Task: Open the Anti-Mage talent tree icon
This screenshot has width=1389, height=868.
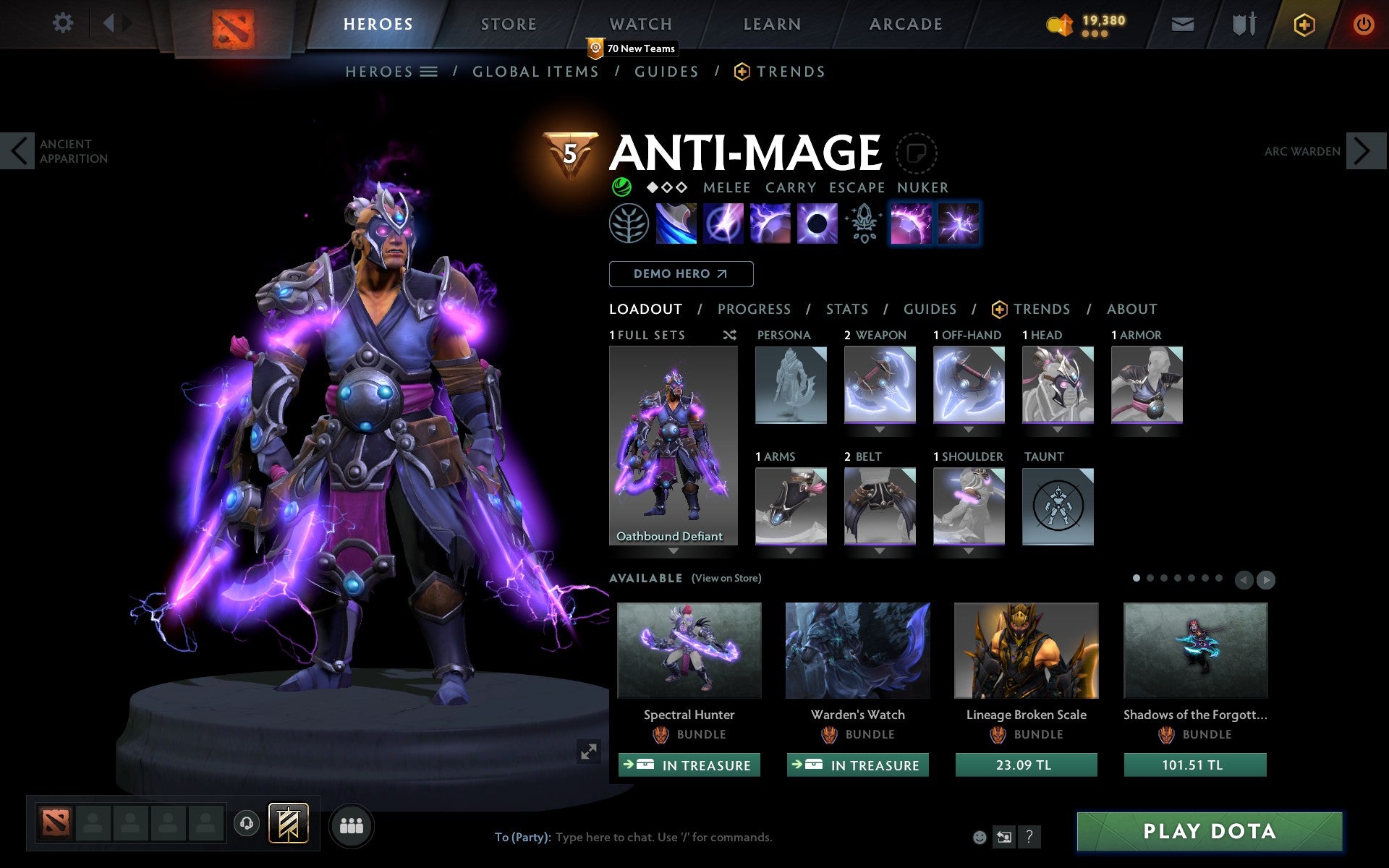Action: [629, 224]
